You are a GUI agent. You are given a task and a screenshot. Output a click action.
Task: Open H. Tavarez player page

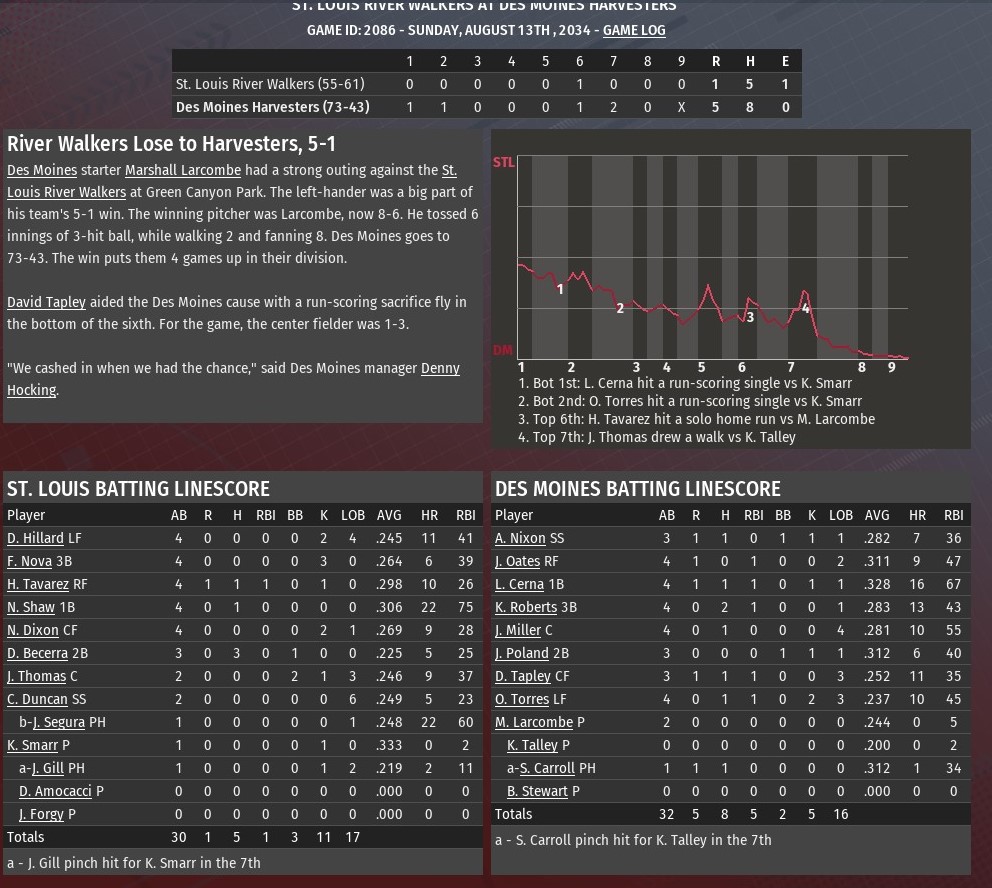(x=38, y=584)
